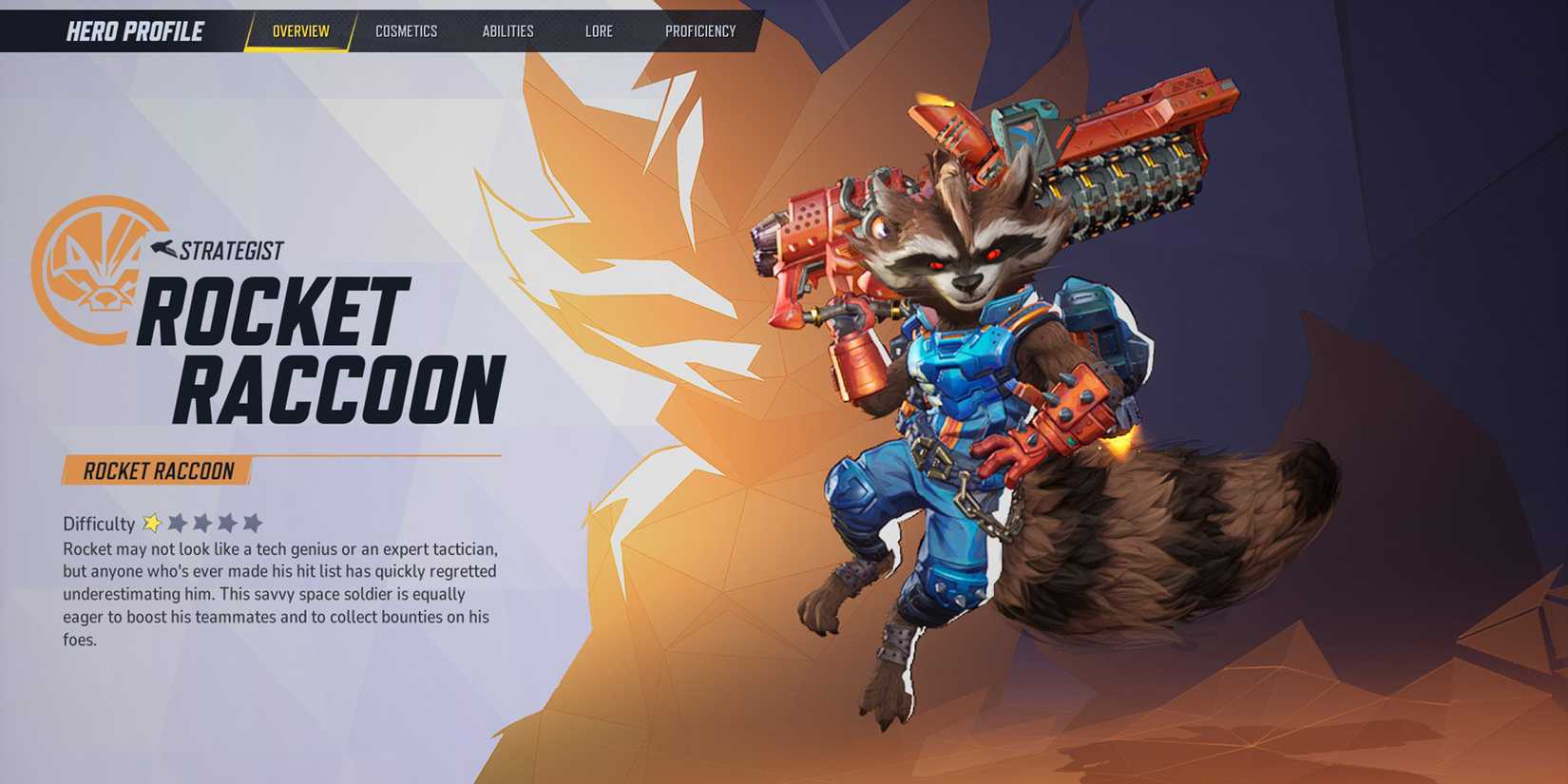Switch to the Cosmetics tab

coord(407,30)
